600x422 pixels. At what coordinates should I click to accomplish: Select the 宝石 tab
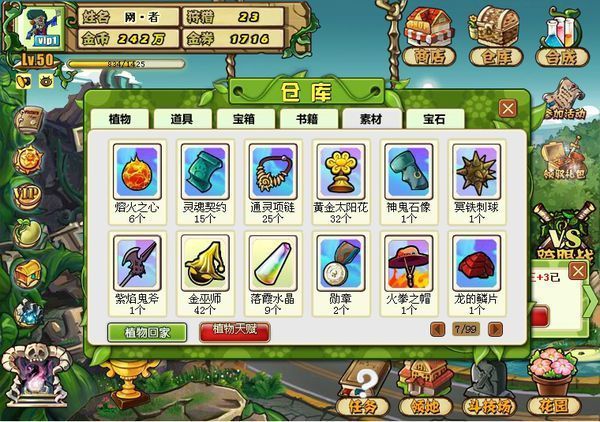click(x=433, y=118)
